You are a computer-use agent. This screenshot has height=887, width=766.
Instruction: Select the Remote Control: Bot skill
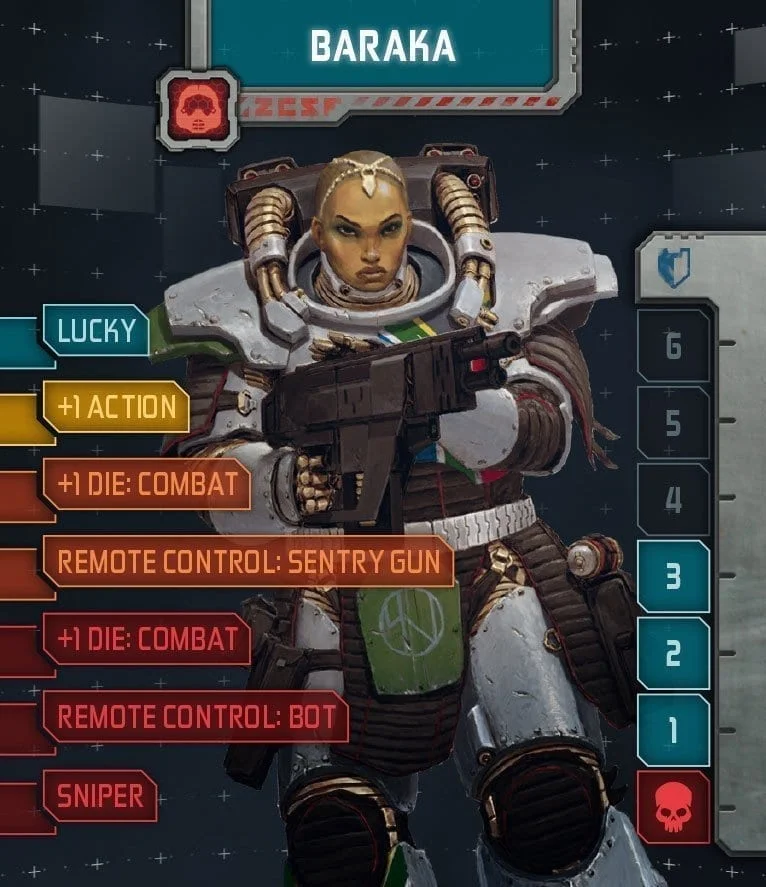[195, 716]
